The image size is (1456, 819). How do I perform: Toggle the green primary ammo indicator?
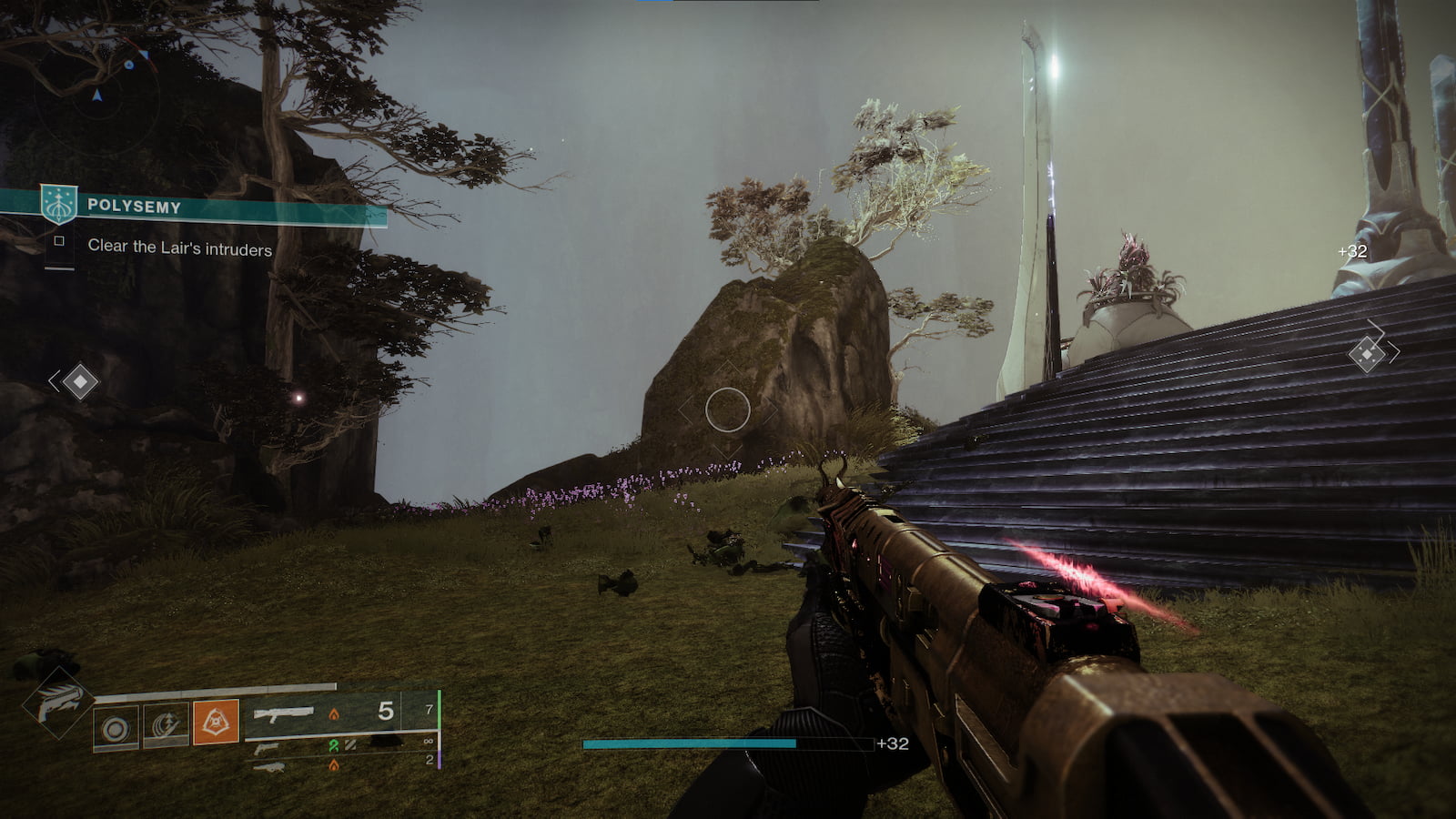331,745
